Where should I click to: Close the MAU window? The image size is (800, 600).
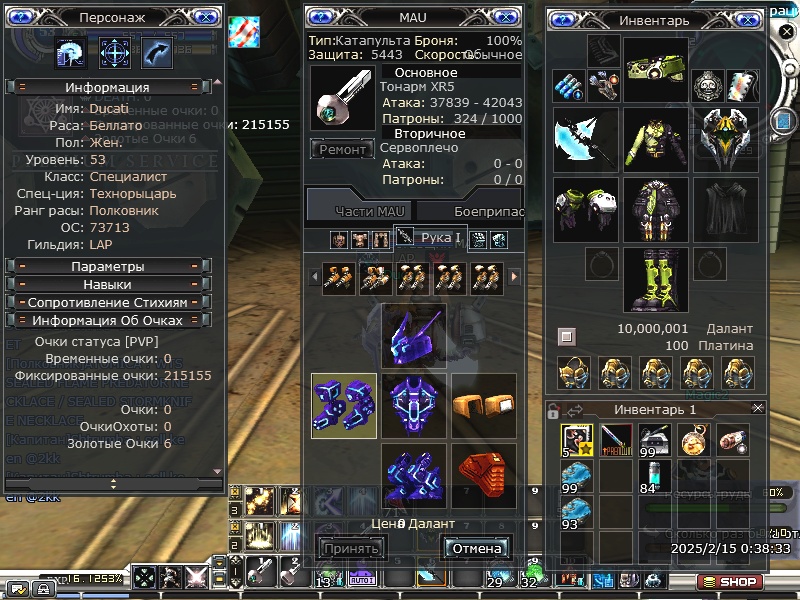click(x=505, y=17)
